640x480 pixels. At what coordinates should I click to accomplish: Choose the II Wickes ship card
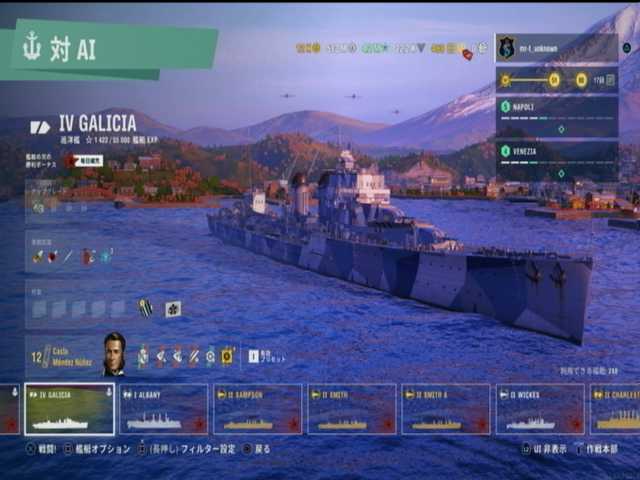coord(539,409)
